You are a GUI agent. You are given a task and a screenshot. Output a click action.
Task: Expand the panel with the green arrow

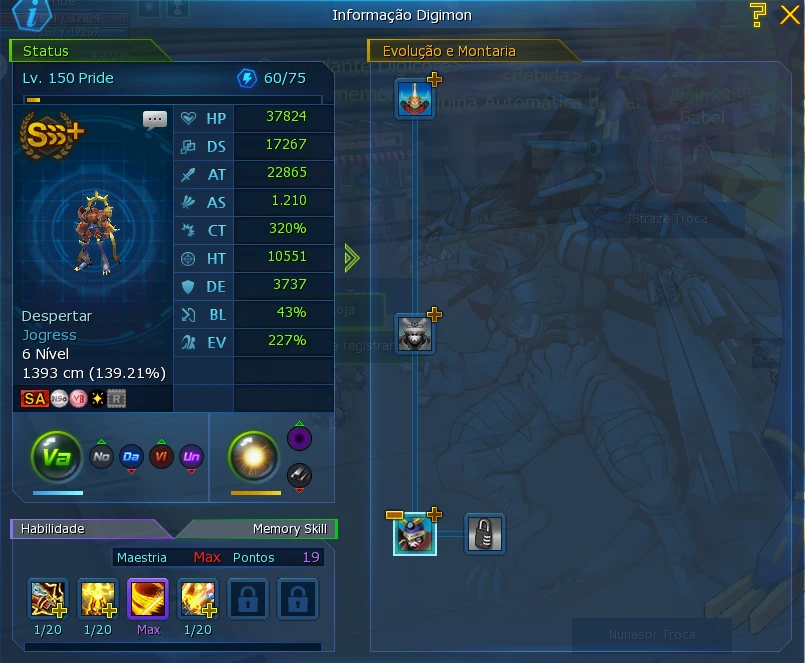point(351,258)
